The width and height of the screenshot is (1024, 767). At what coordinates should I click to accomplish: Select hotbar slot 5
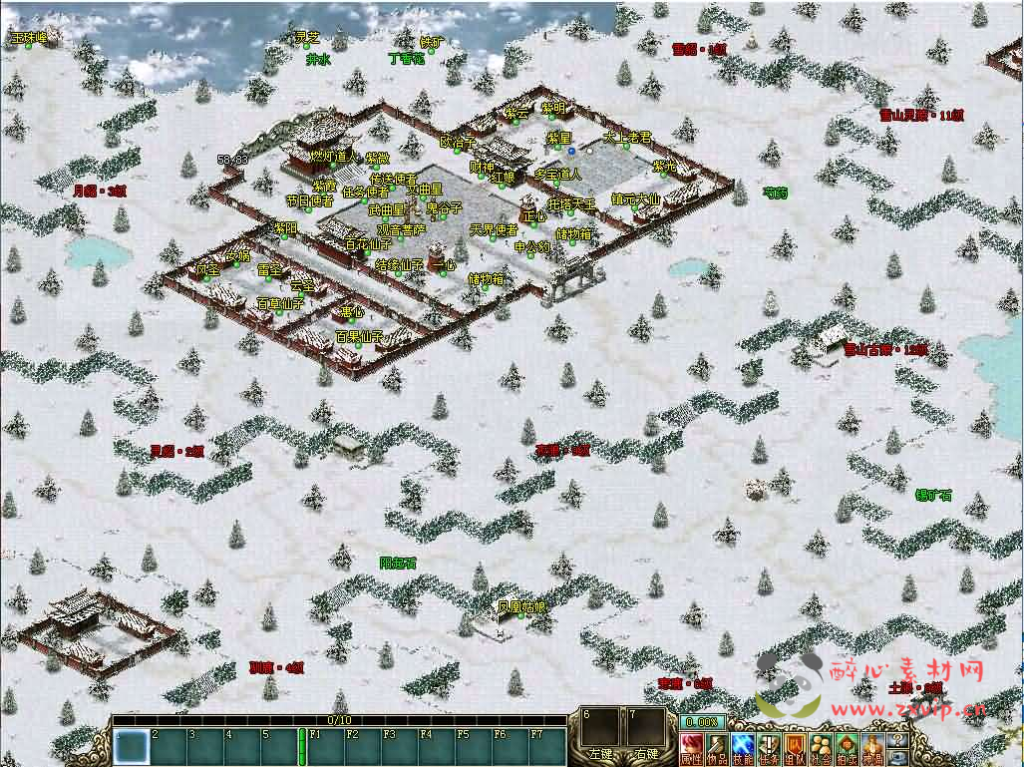(x=278, y=747)
